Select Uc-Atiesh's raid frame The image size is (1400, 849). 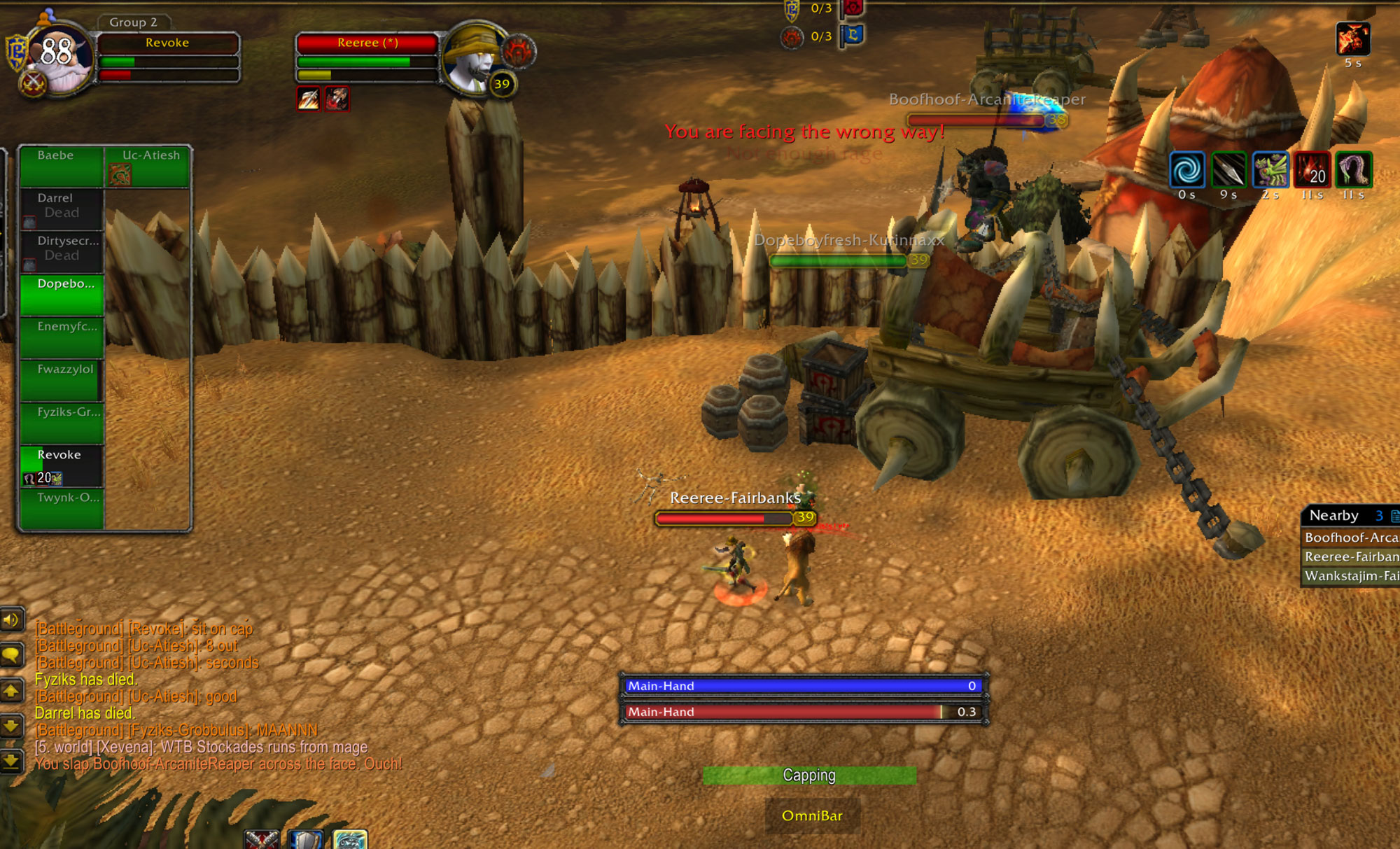[148, 167]
